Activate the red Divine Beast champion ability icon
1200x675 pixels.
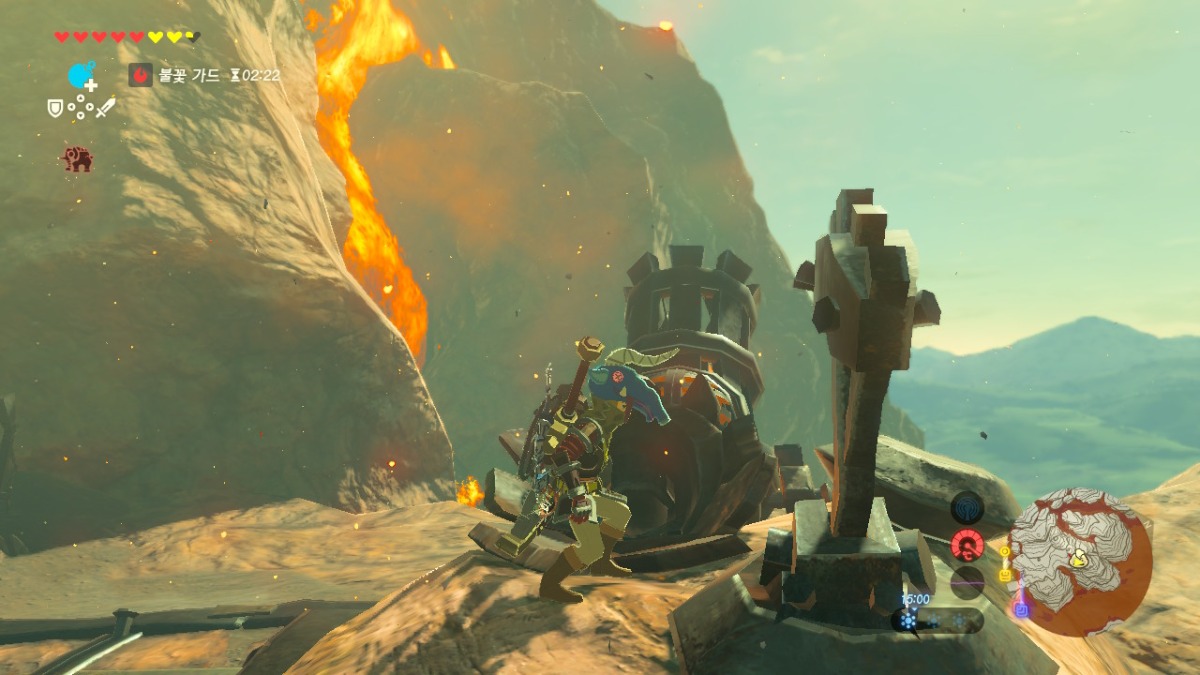77,158
